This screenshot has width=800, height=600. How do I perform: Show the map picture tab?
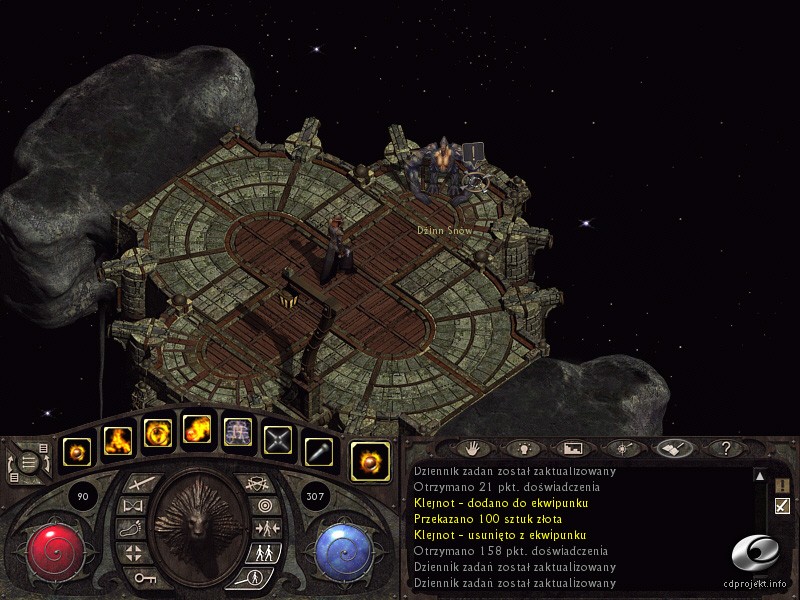point(574,449)
